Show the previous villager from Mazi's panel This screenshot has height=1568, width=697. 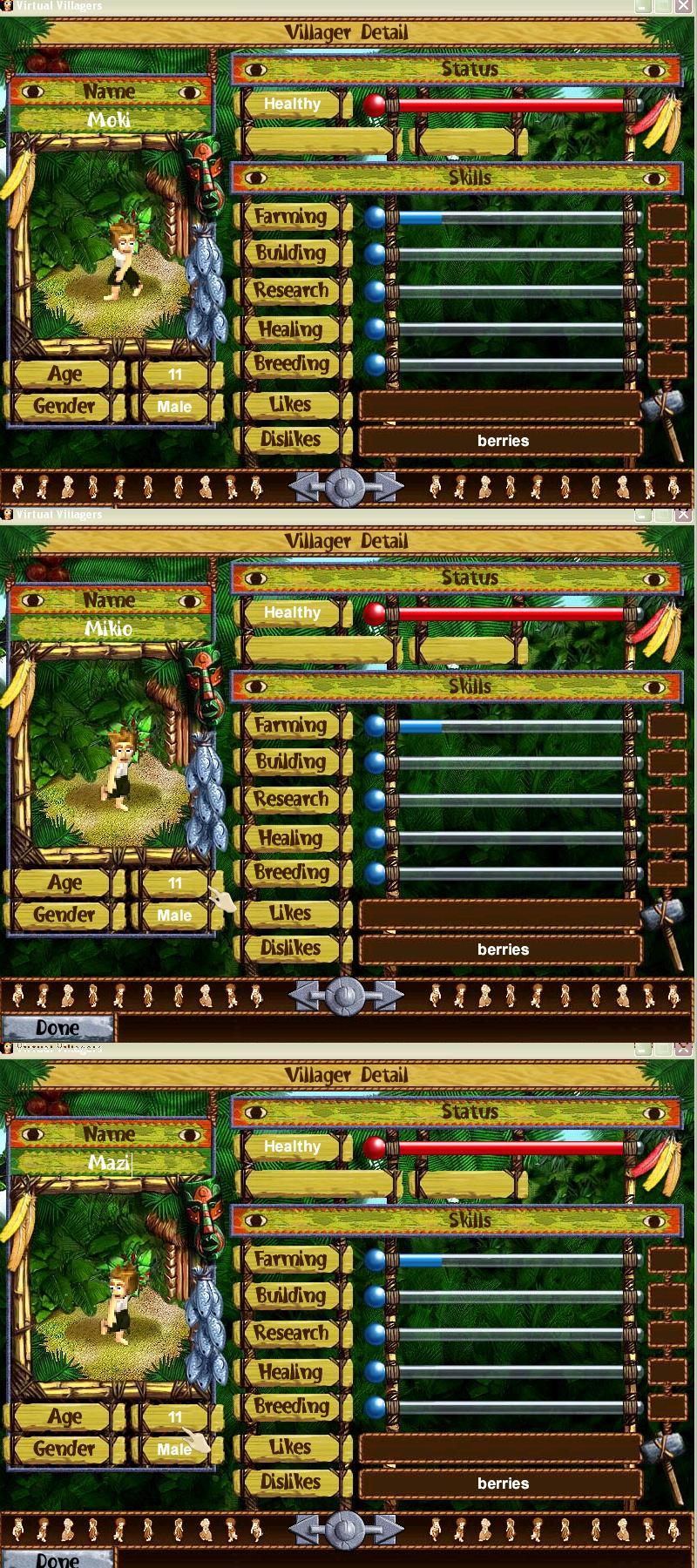tap(306, 1529)
